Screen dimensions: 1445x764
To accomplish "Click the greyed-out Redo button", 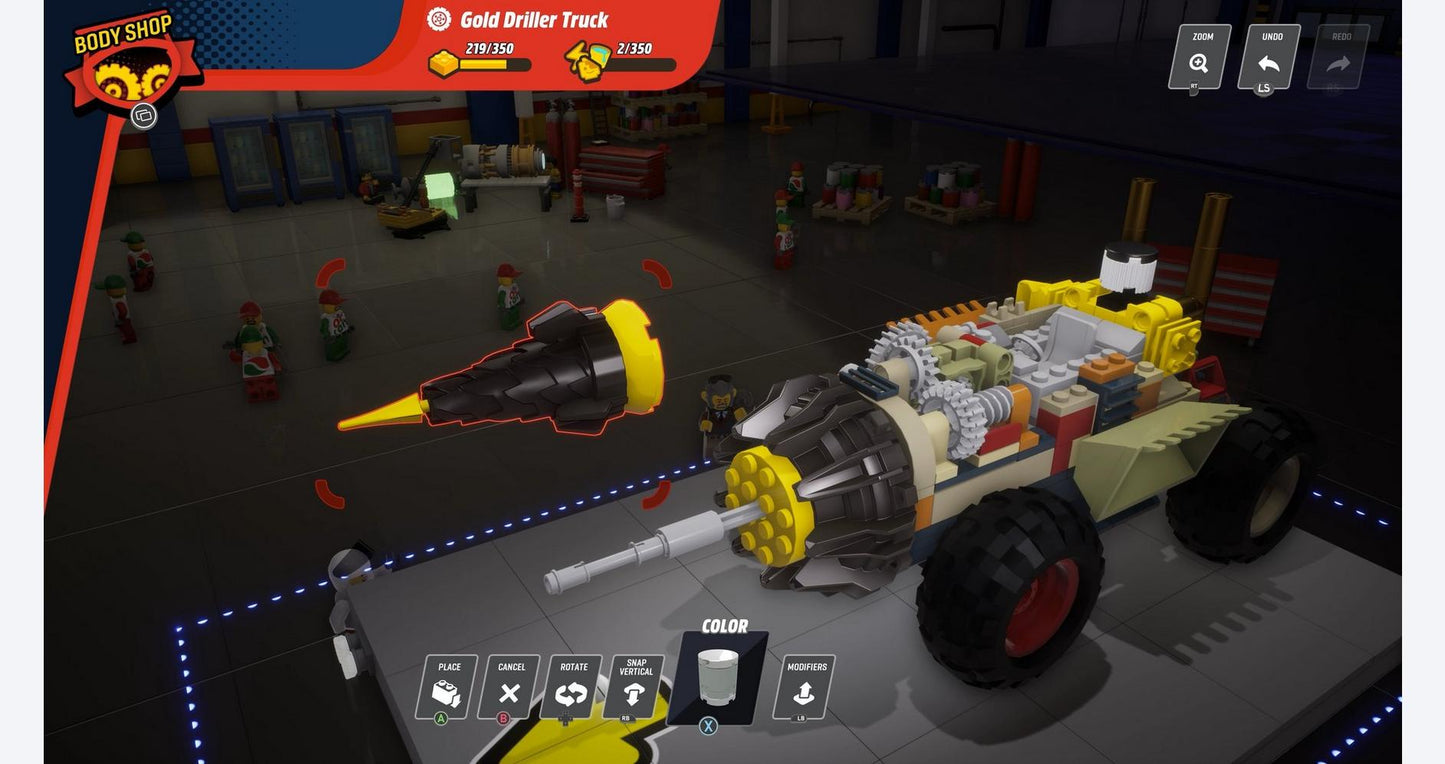I will 1338,57.
